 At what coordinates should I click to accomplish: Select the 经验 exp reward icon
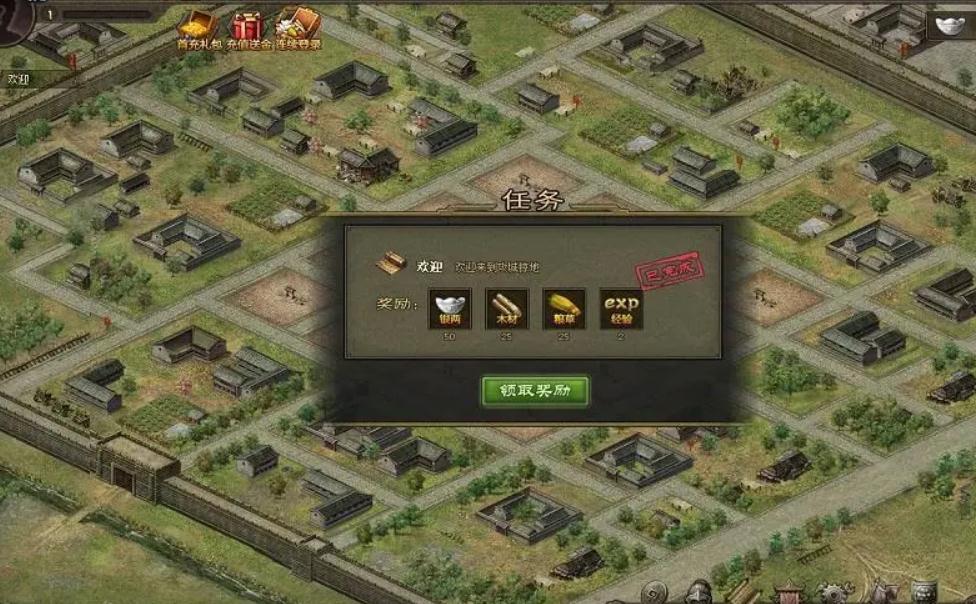pyautogui.click(x=621, y=309)
